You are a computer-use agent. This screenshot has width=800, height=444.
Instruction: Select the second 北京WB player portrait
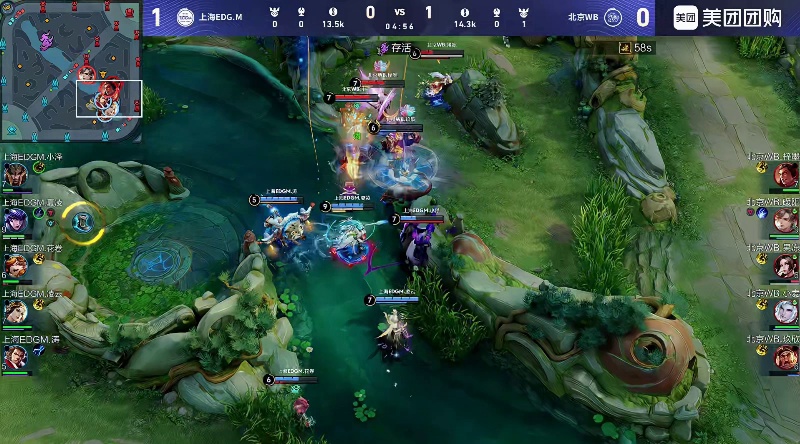click(785, 220)
